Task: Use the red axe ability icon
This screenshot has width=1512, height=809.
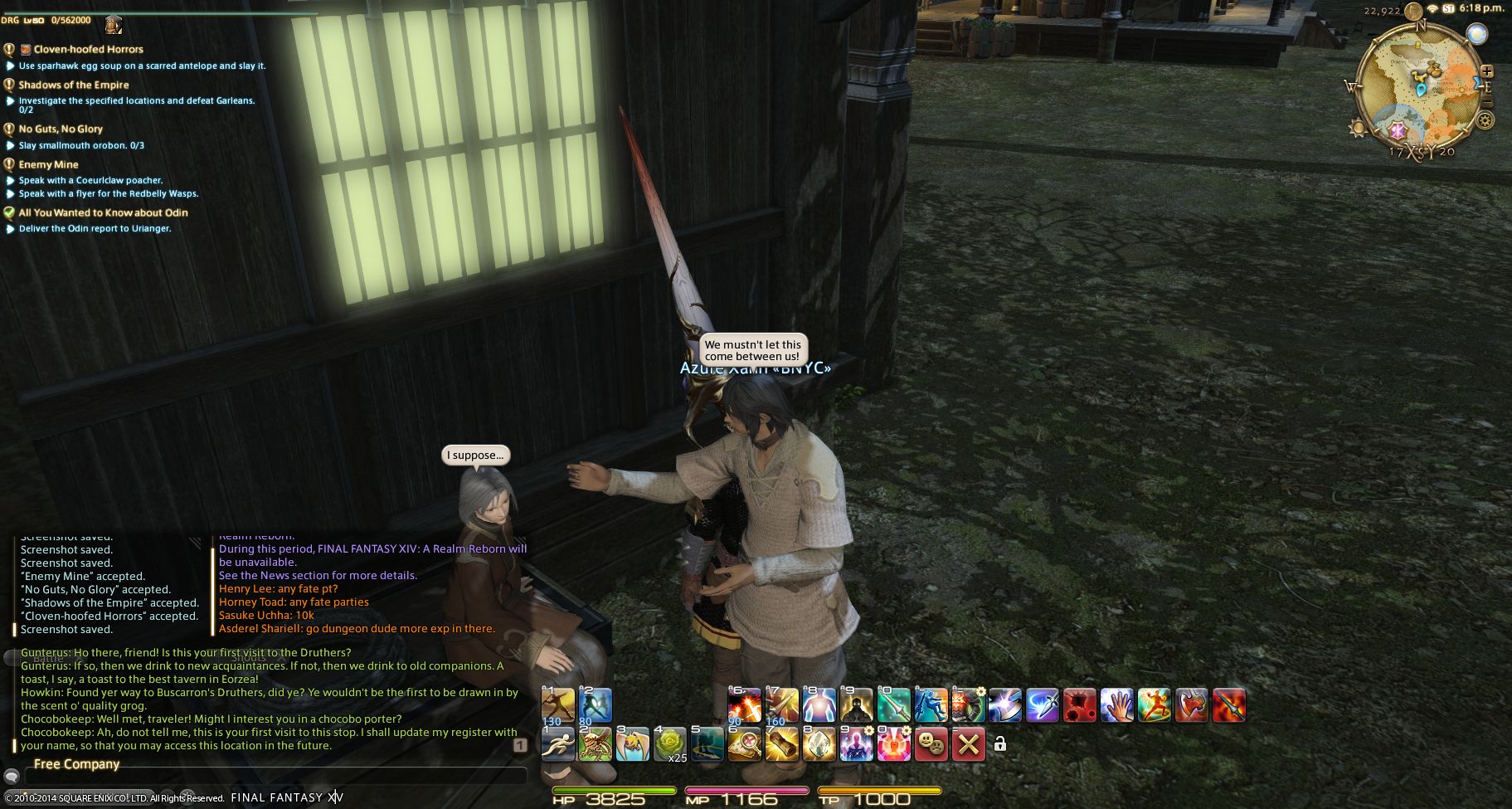Action: (1191, 705)
